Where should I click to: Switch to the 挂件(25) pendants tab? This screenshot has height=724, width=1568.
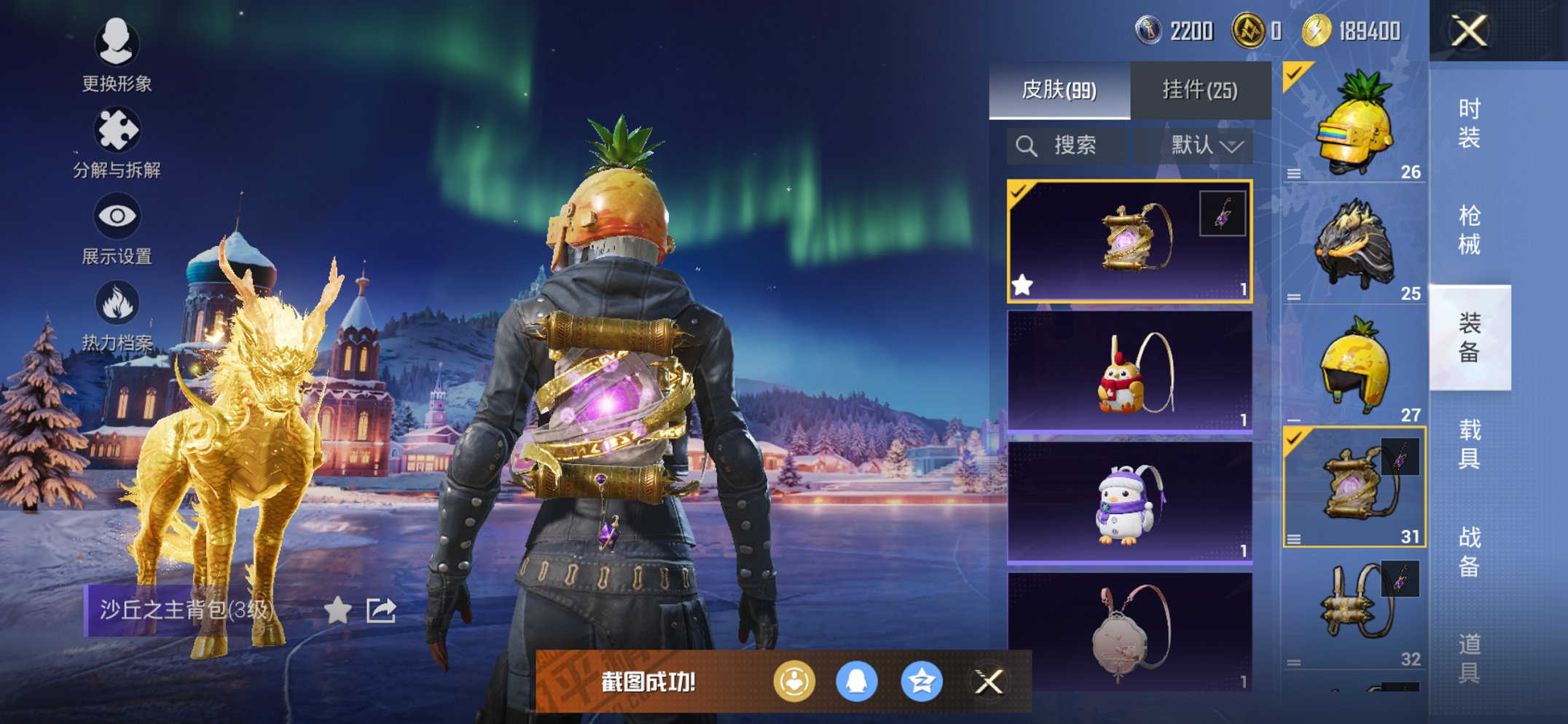1200,90
